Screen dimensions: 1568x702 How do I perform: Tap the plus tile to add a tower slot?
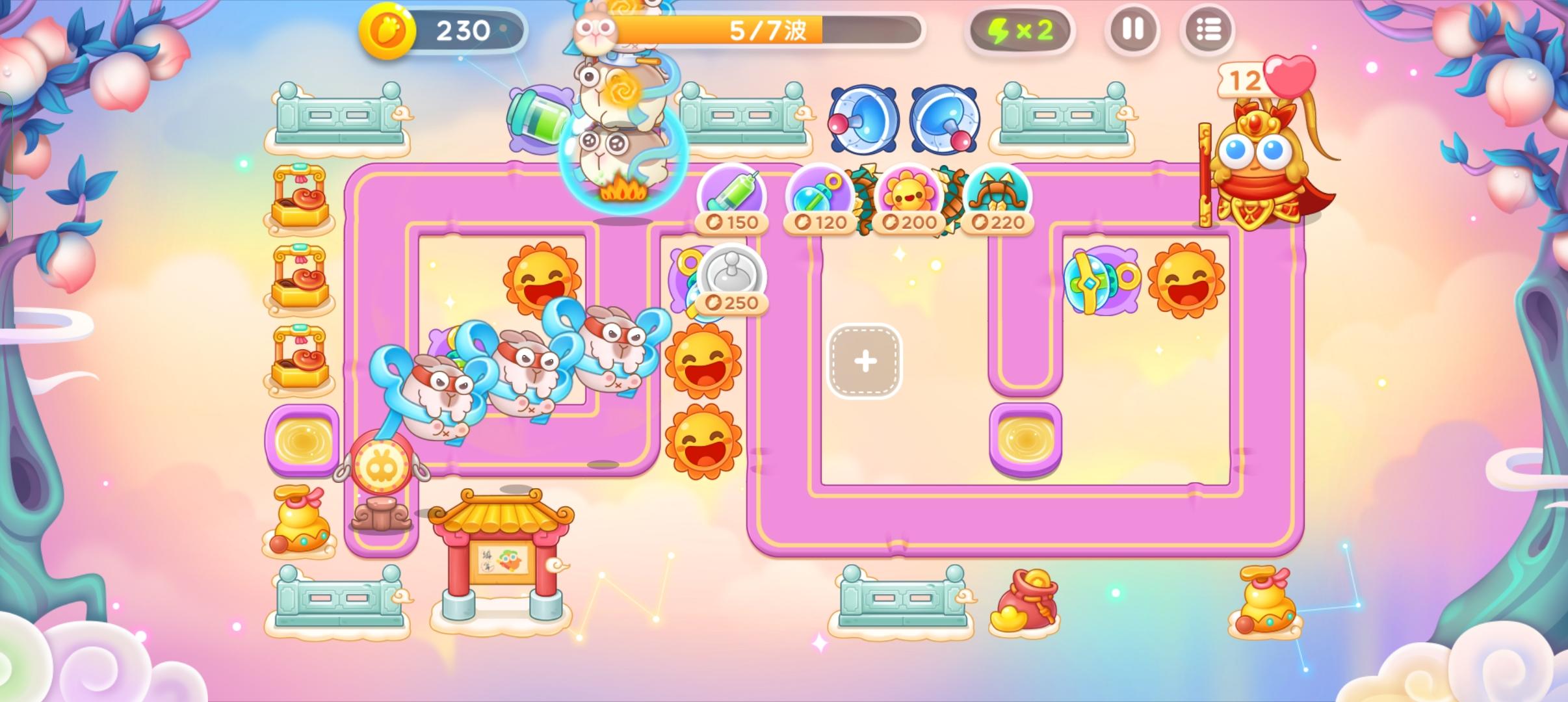pos(865,361)
